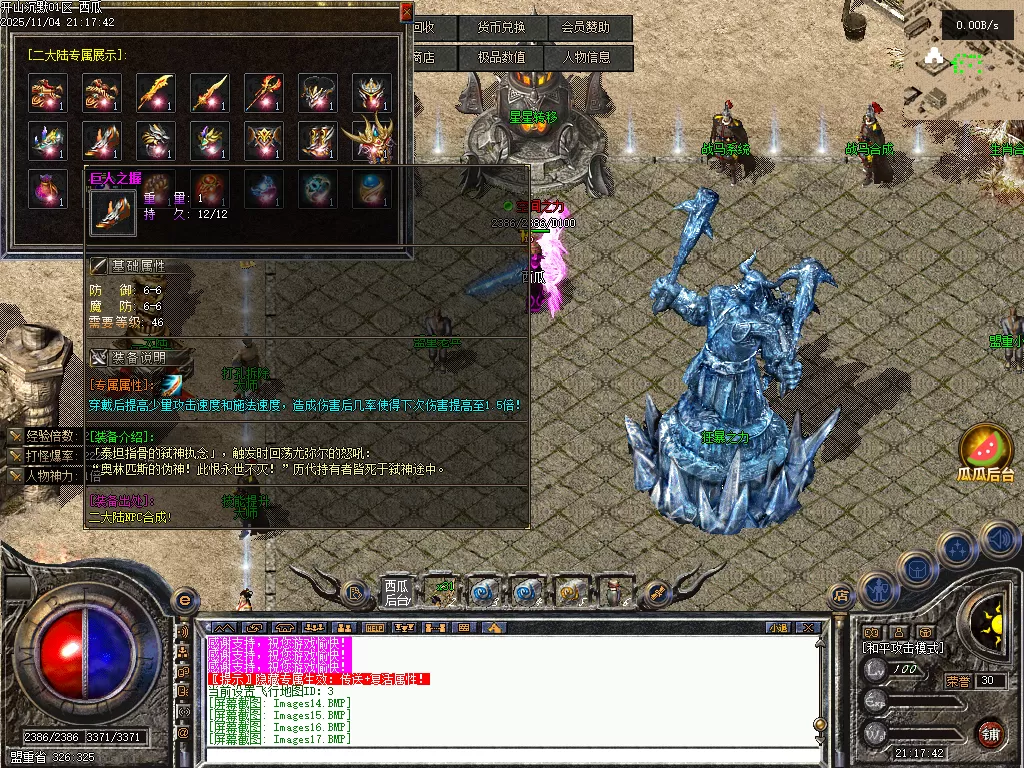Image resolution: width=1024 pixels, height=768 pixels.
Task: Open the 铺 shop button
Action: 990,731
